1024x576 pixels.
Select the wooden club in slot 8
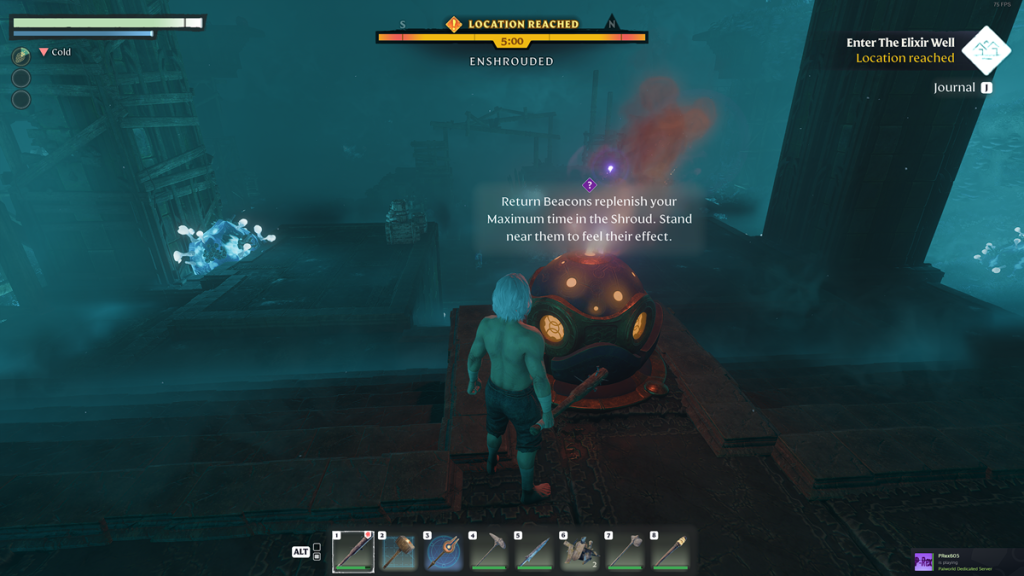670,551
